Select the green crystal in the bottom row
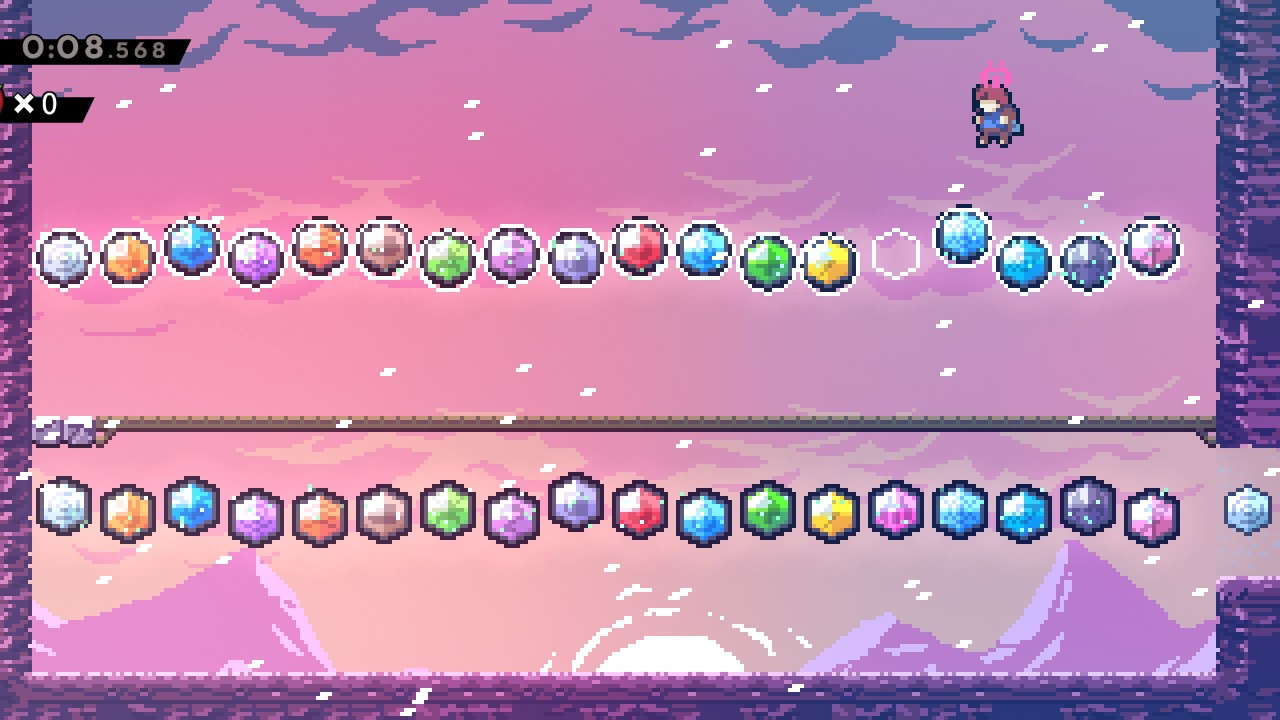 click(x=767, y=510)
